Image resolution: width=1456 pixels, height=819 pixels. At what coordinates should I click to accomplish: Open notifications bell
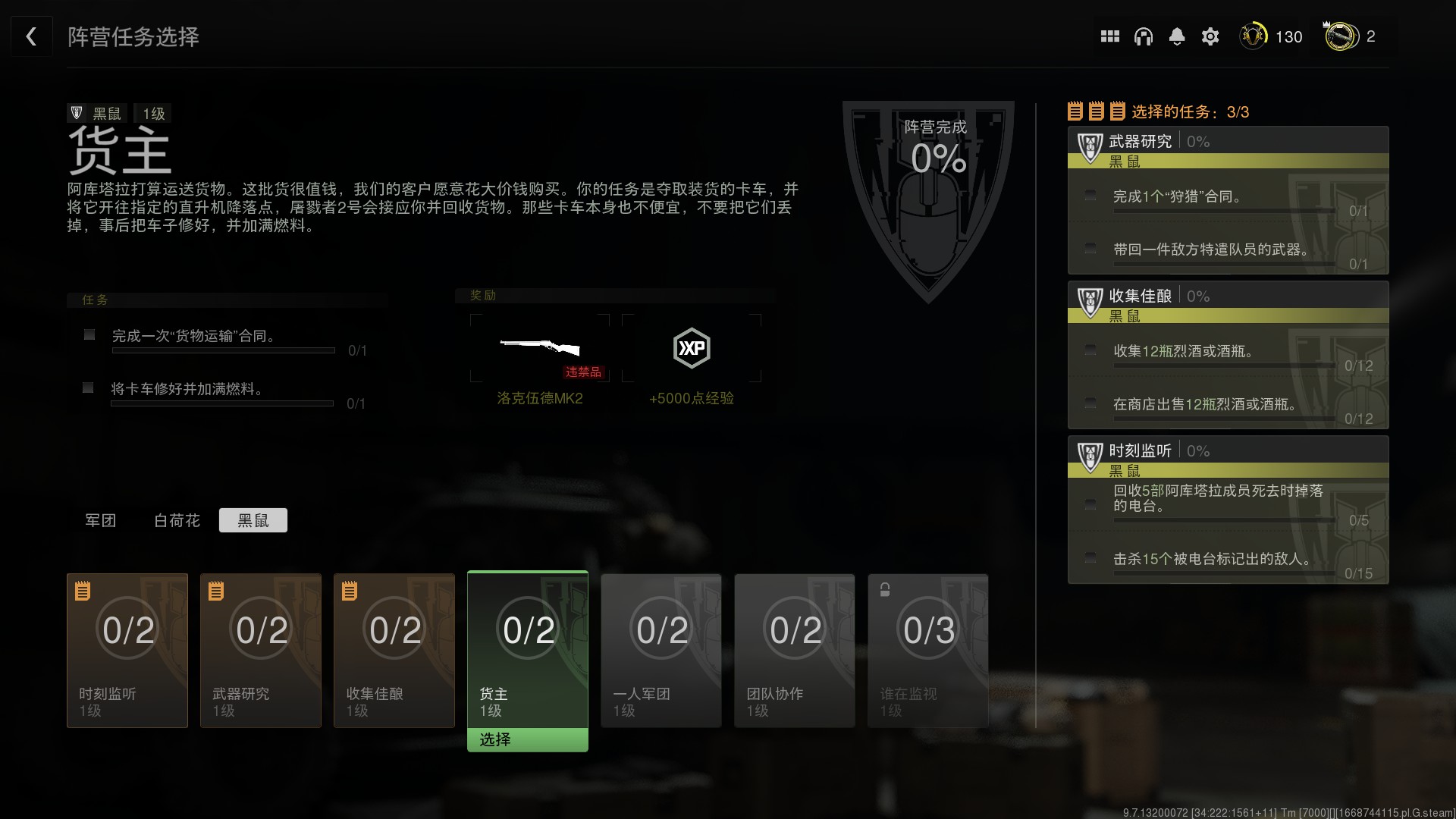pyautogui.click(x=1176, y=36)
